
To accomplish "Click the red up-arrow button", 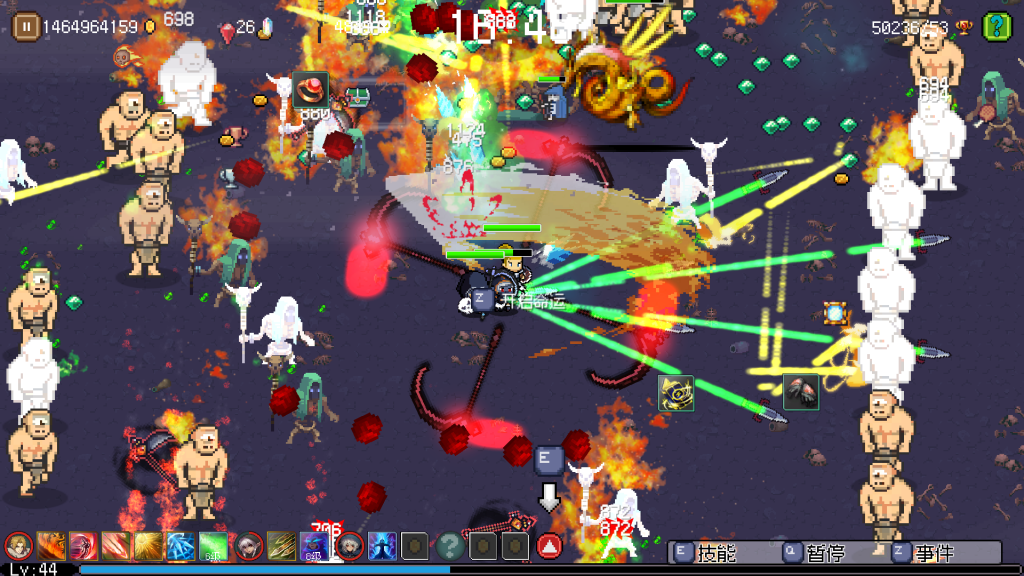I will point(548,546).
